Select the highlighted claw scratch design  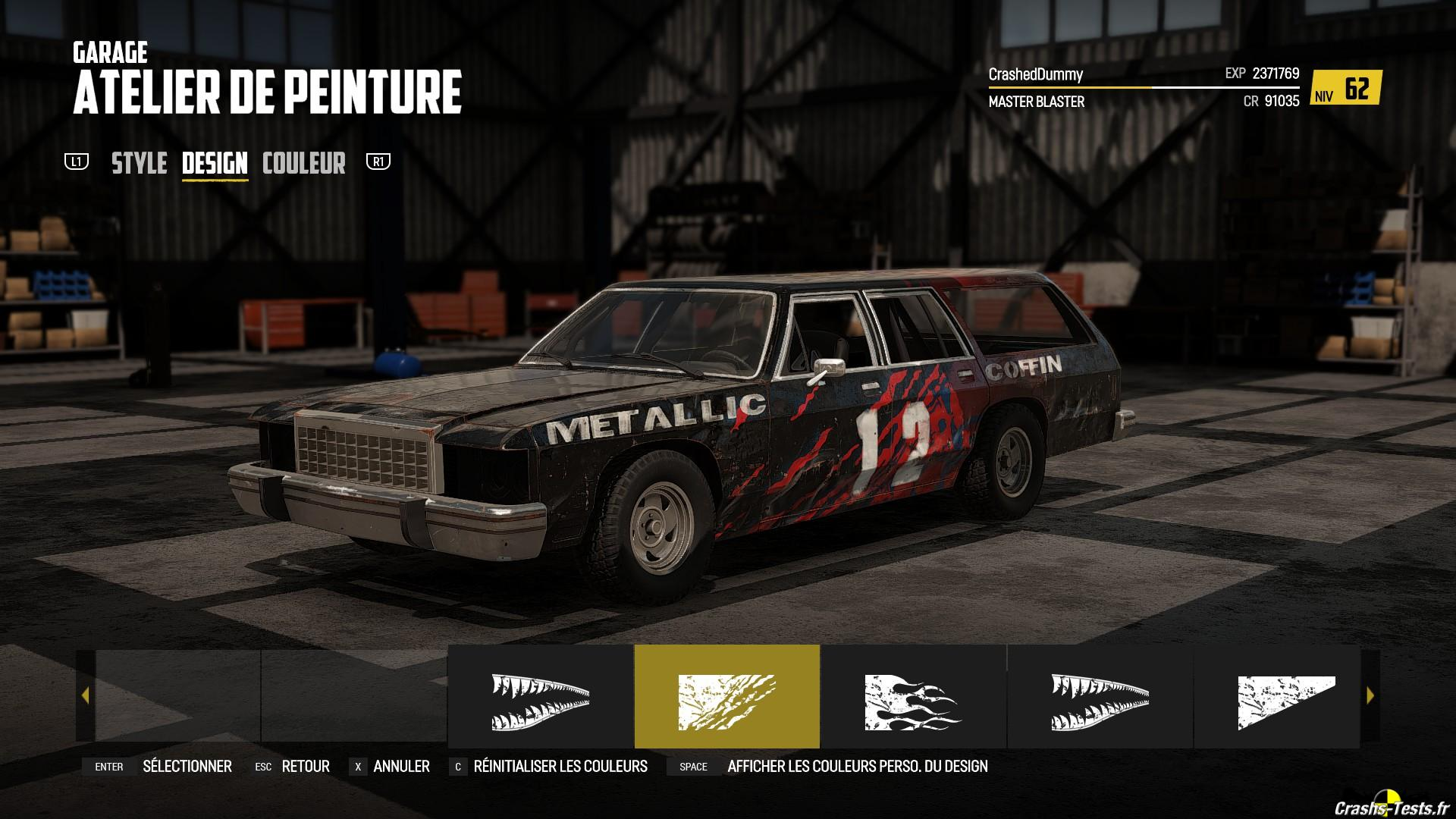(726, 696)
